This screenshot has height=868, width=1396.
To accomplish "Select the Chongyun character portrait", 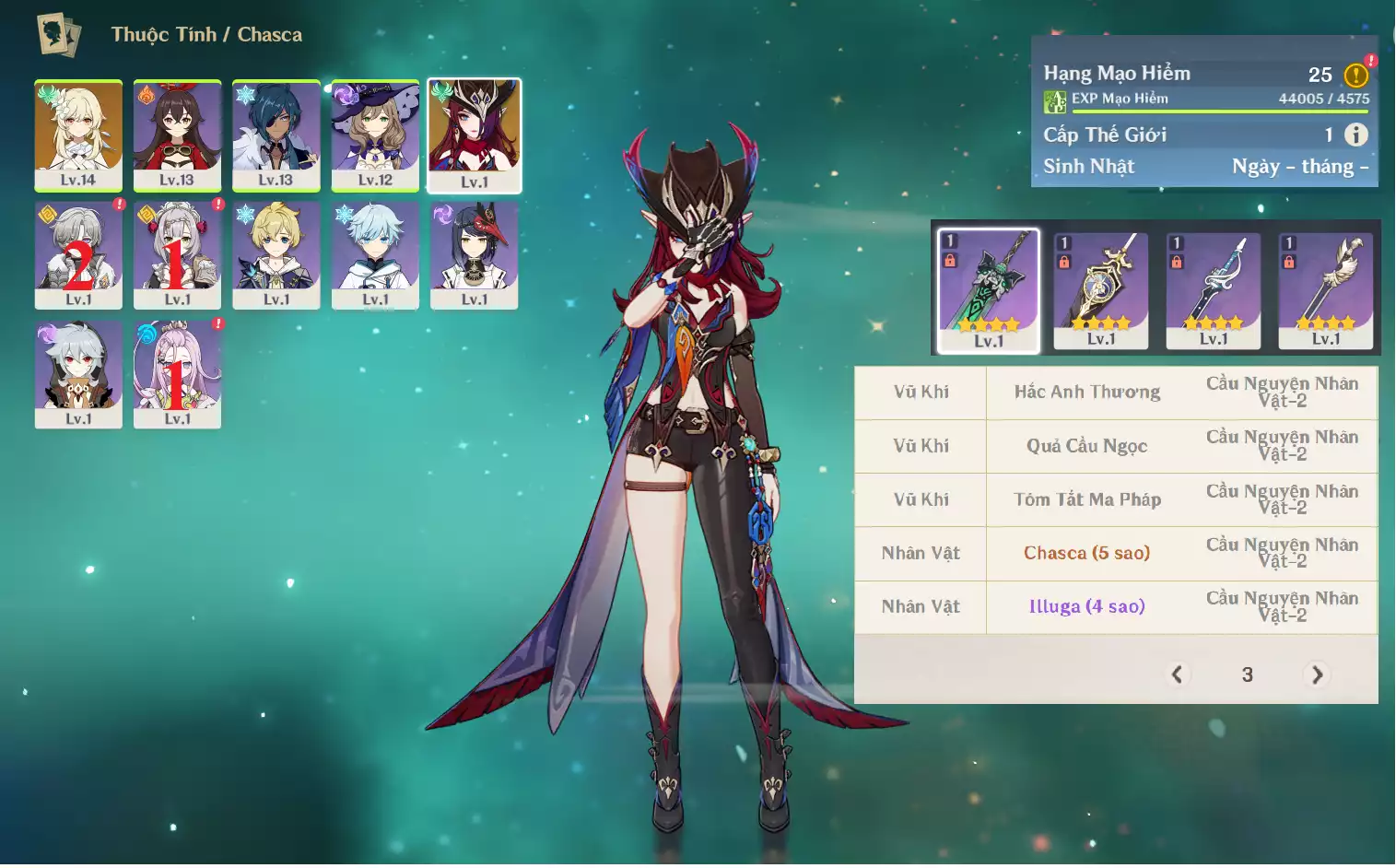I will click(375, 254).
